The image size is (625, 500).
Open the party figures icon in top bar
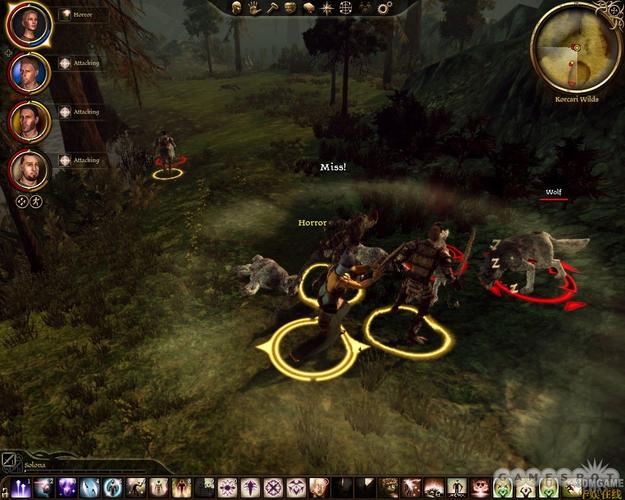(363, 8)
